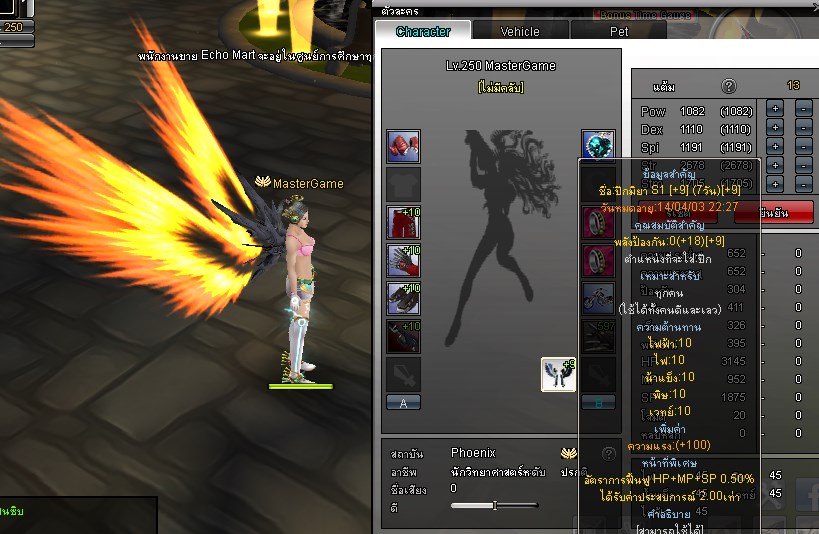Select the red boxing gloves equipment slot
Viewport: 819px width, 534px height.
pos(403,147)
